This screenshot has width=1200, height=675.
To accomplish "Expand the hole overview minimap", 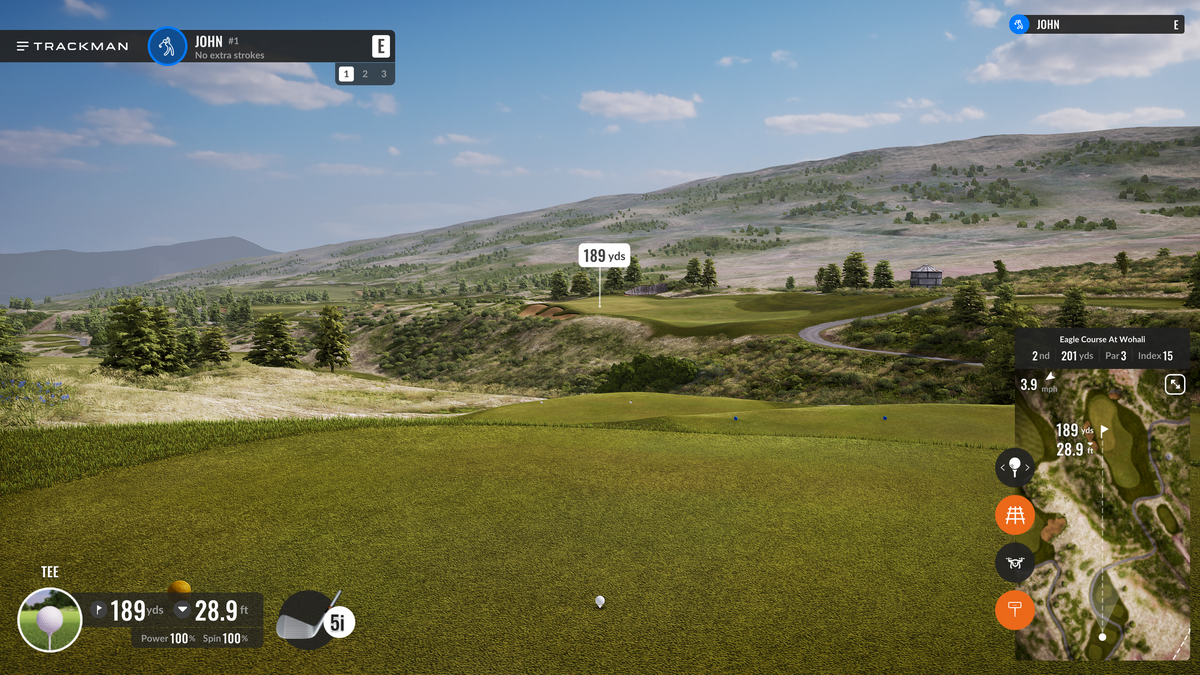I will click(1175, 384).
